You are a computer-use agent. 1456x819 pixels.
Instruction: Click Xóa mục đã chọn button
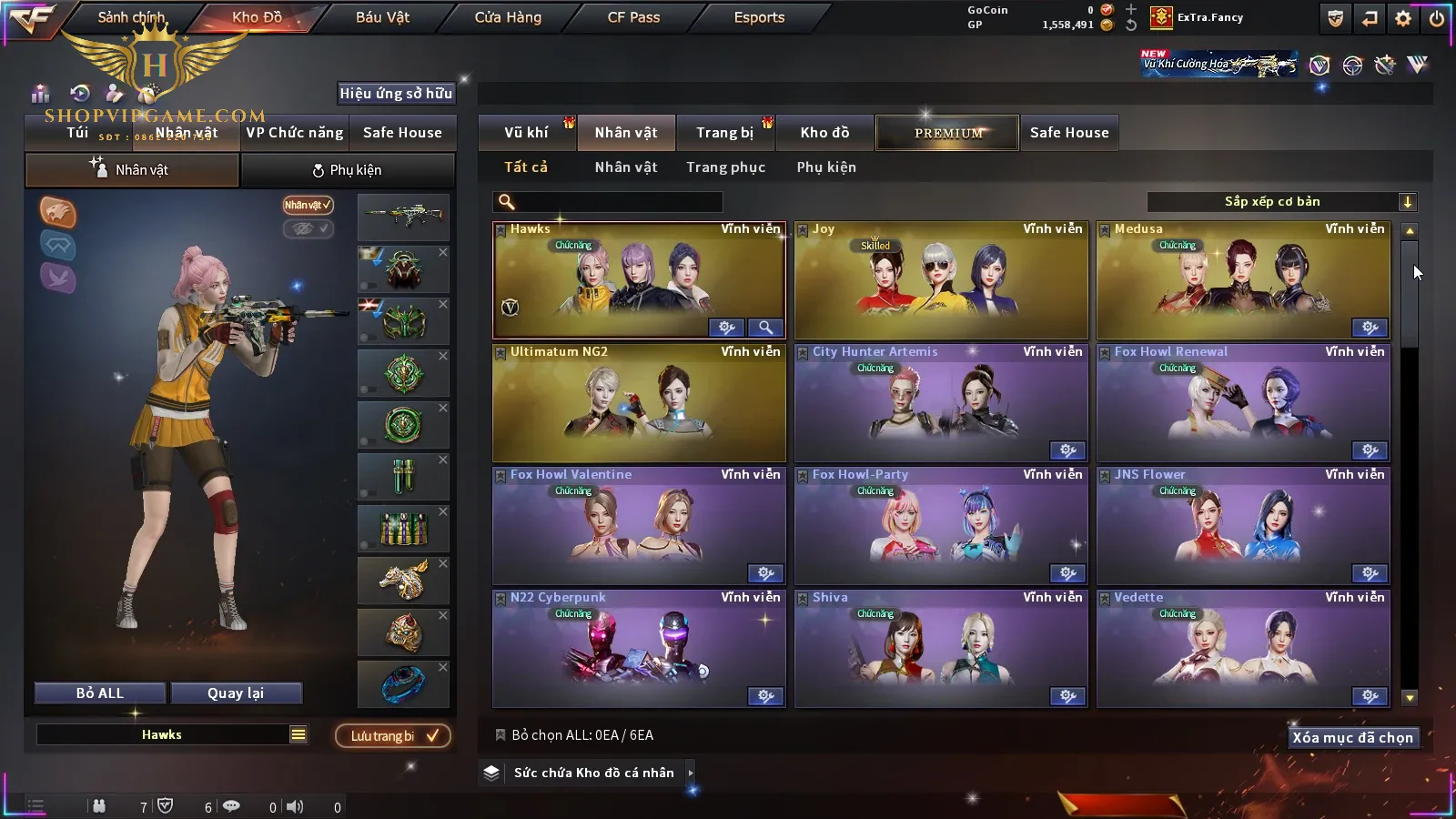tap(1352, 738)
